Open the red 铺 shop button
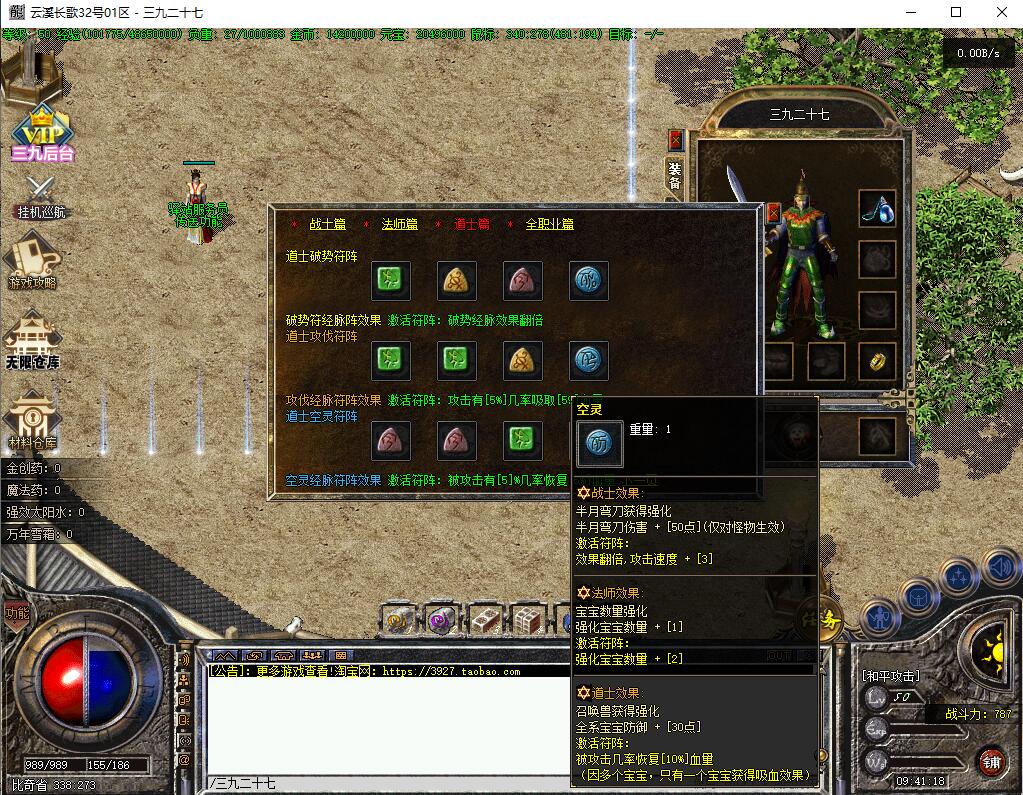Screen dimensions: 1023x795 [991, 761]
